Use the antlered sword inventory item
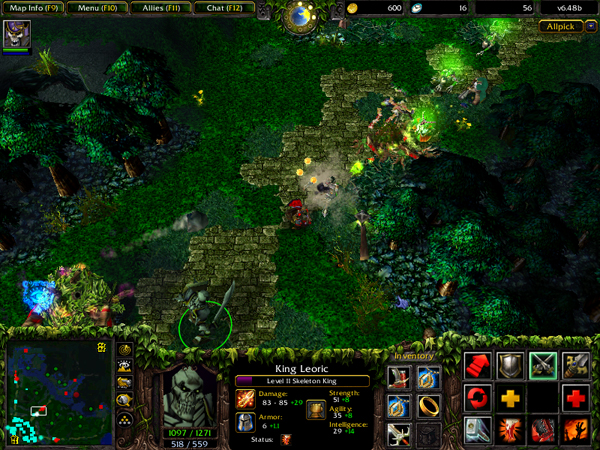600x450 pixels. [399, 433]
